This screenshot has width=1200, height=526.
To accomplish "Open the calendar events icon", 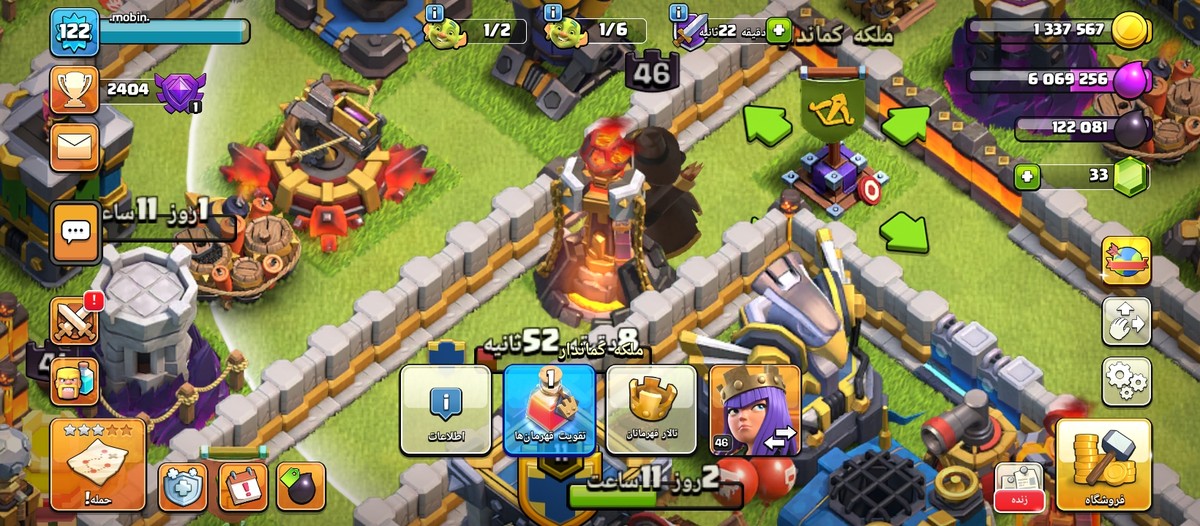I will coord(243,486).
